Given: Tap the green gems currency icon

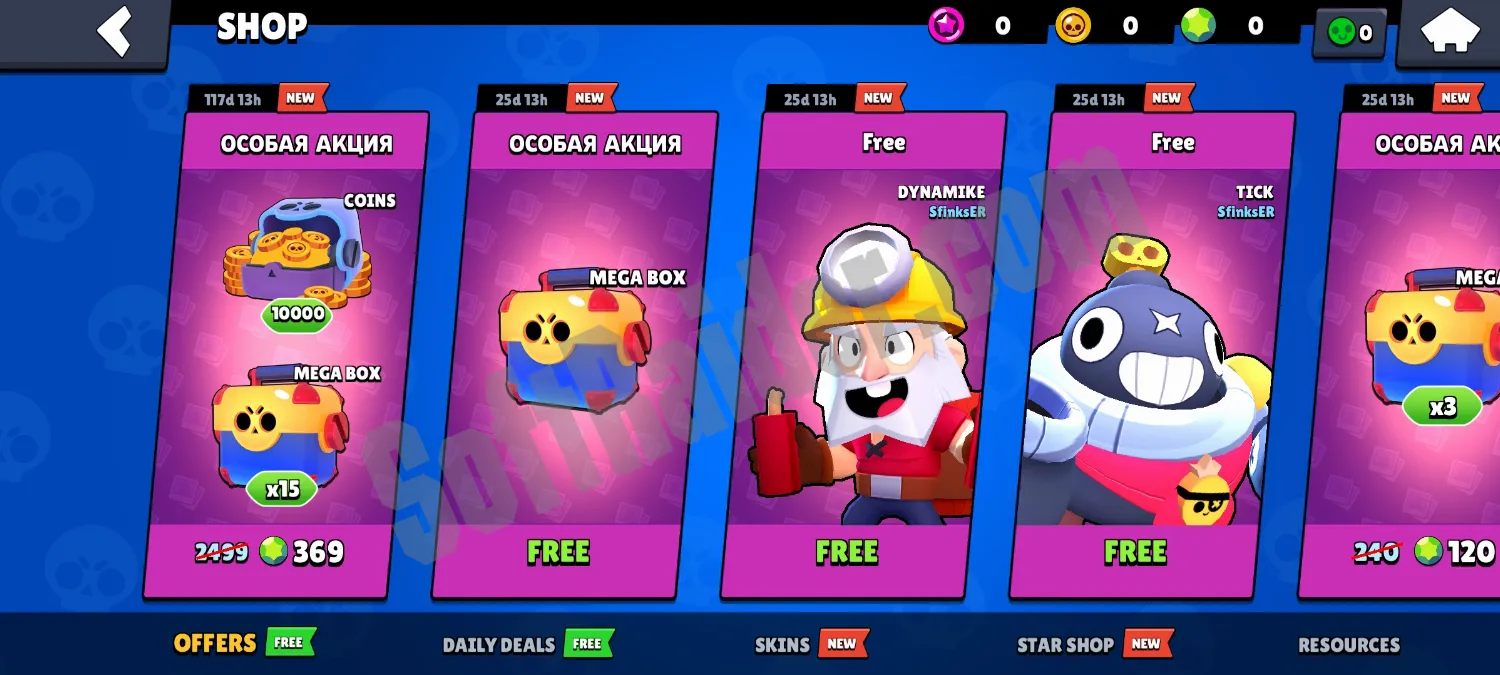Looking at the screenshot, I should [1198, 26].
